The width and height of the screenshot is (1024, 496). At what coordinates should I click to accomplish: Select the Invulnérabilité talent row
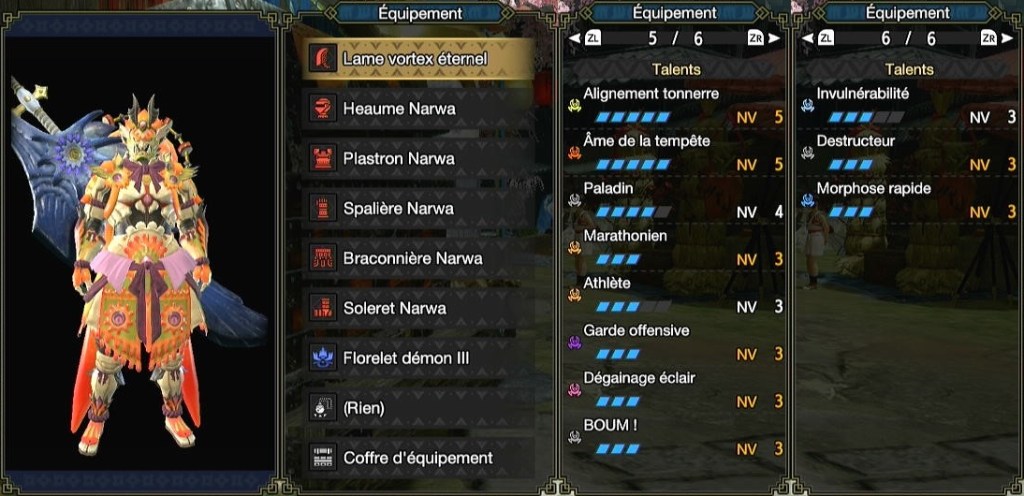click(x=905, y=105)
